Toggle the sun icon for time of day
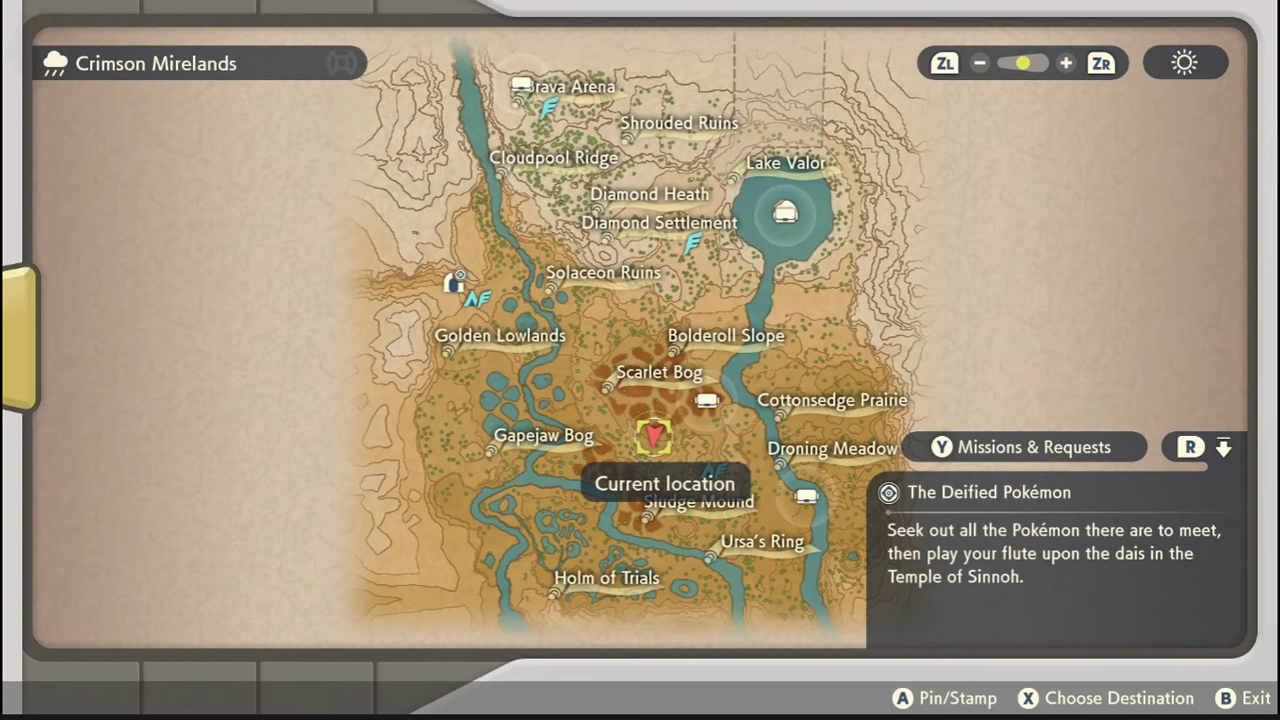Screen dimensions: 1280x720 1184,63
